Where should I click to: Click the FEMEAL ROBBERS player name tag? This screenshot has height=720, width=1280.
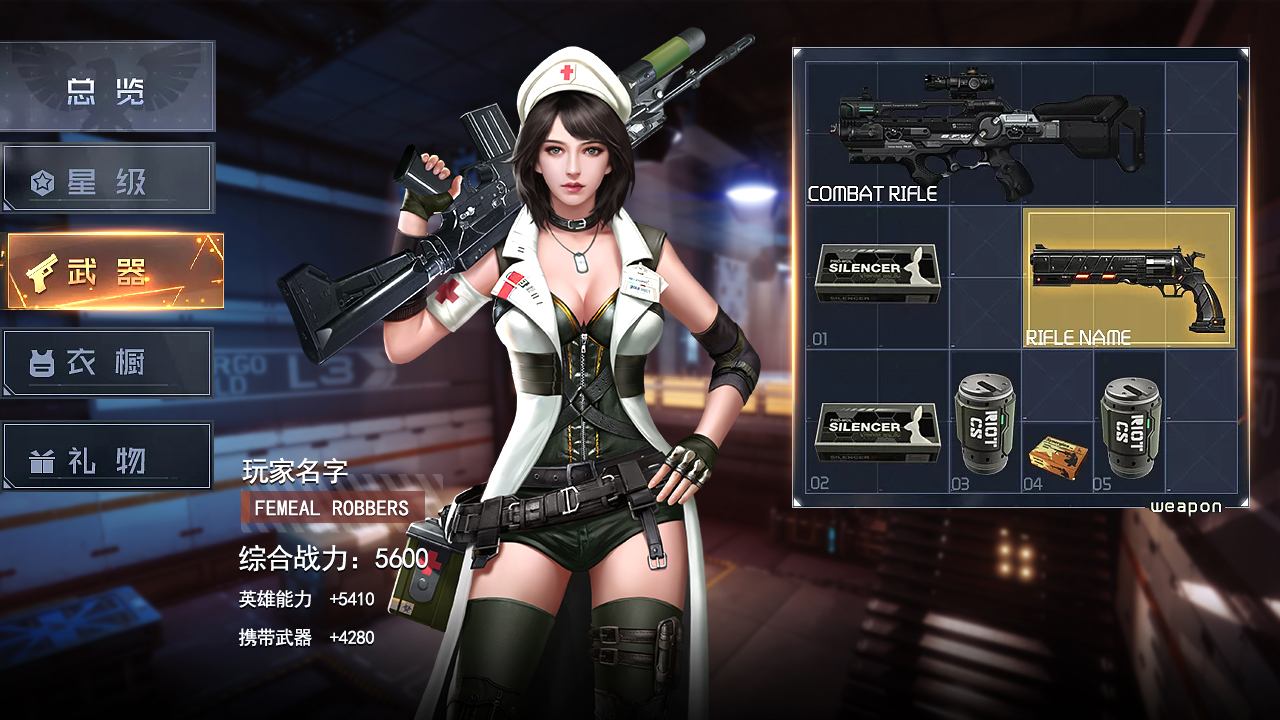tap(332, 508)
